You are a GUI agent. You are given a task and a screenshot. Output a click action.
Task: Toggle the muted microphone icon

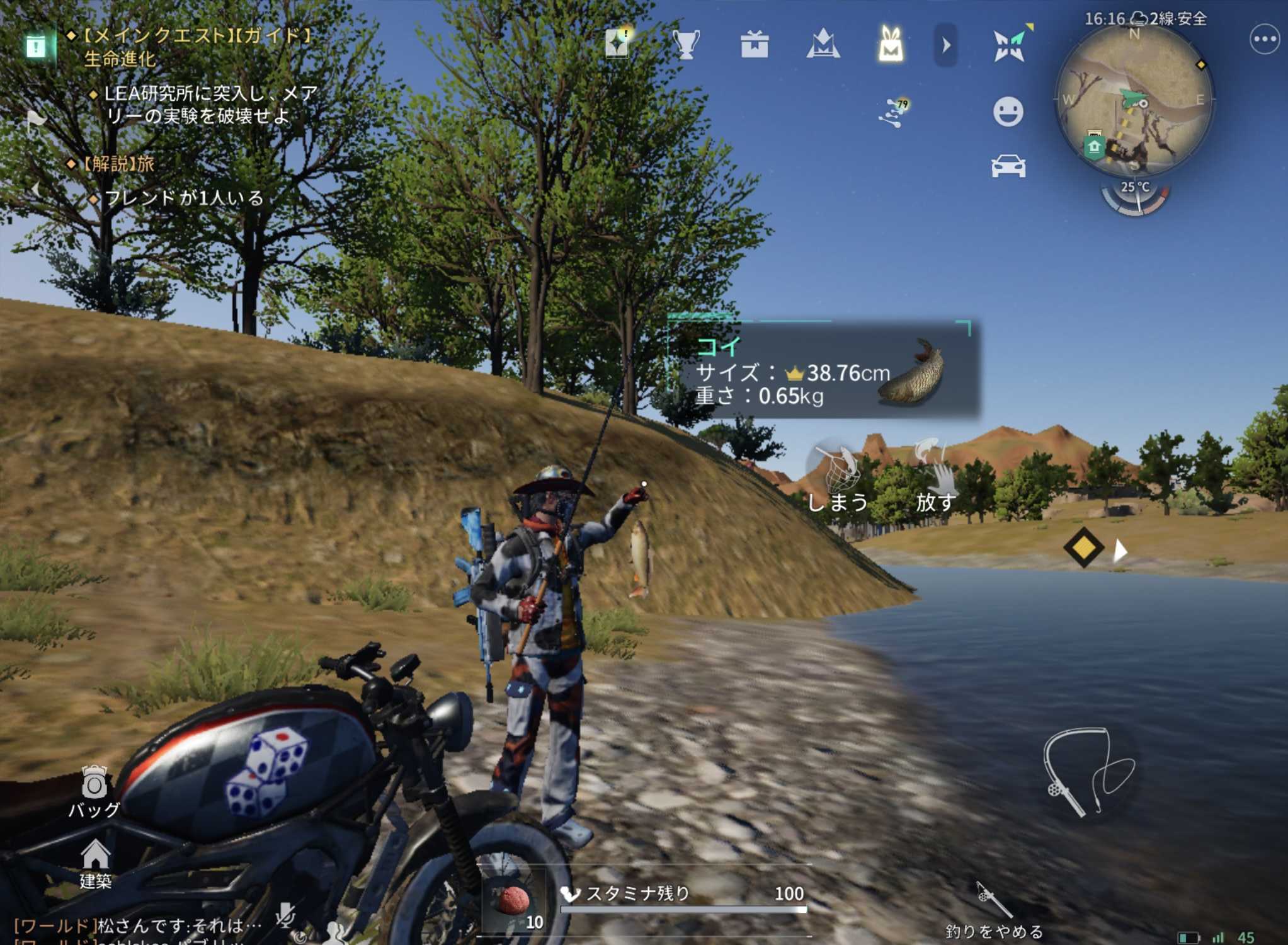287,914
